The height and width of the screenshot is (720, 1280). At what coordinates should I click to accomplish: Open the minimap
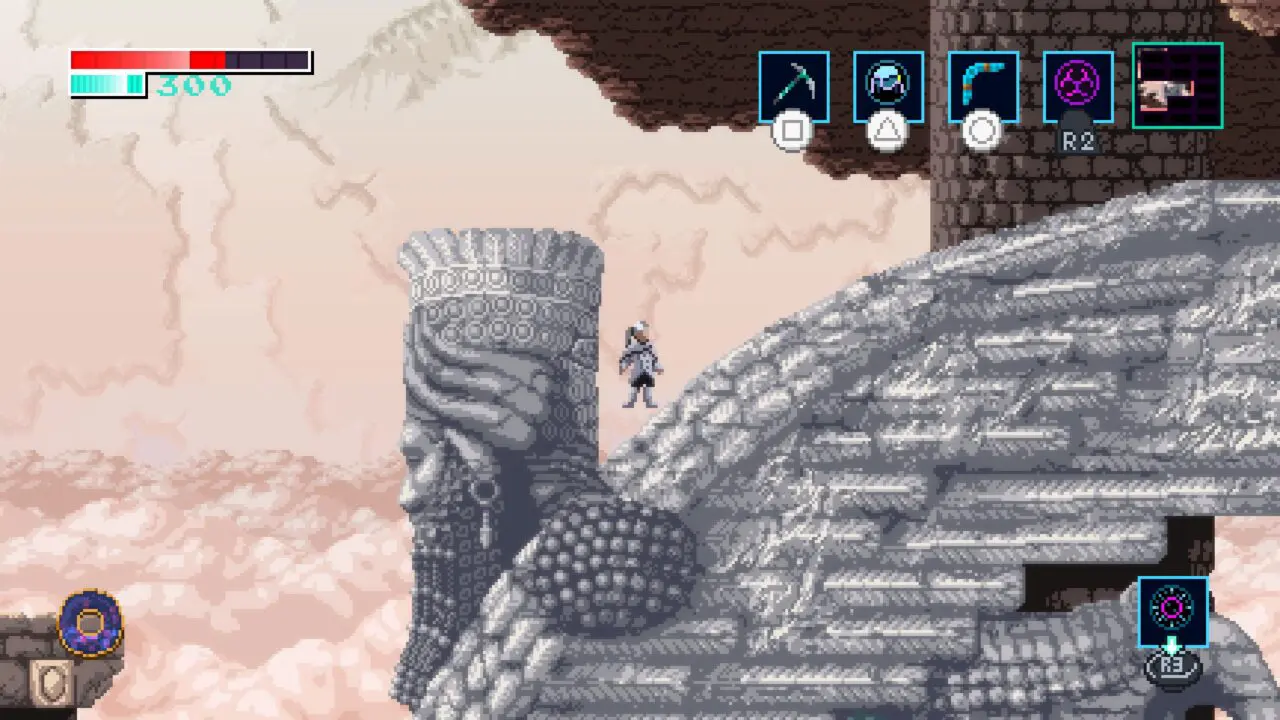click(1177, 86)
